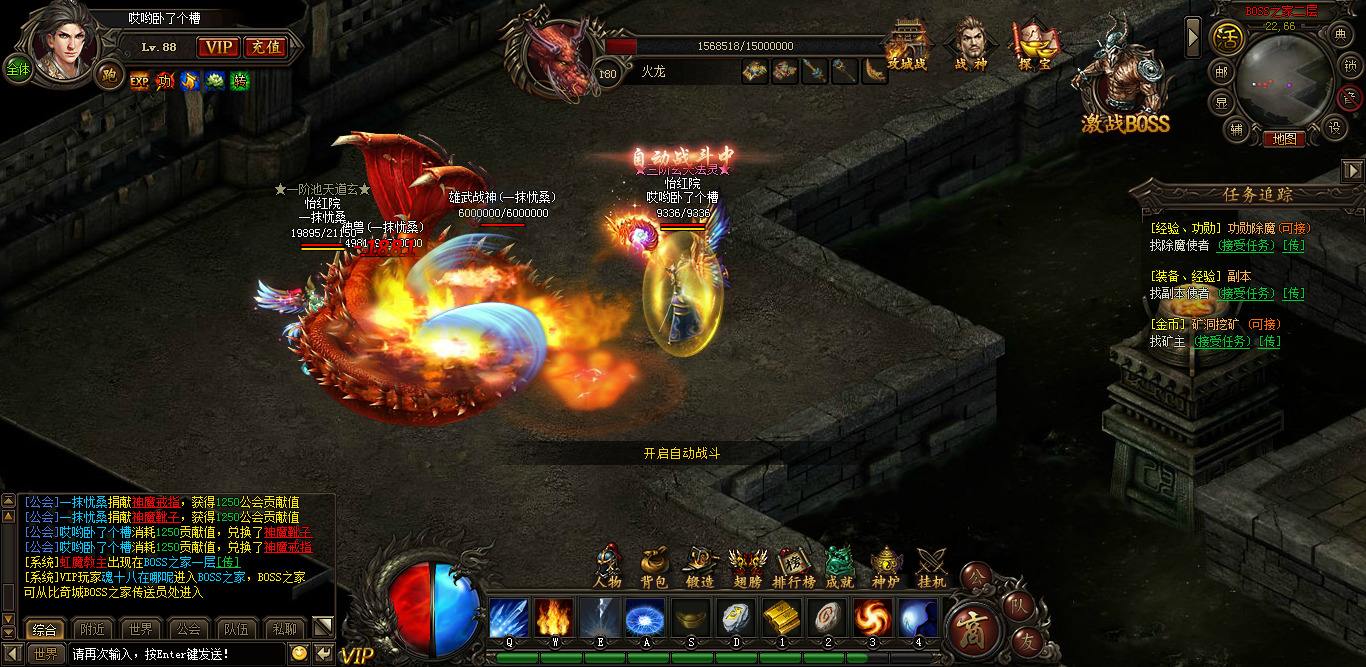Open the 排行榜 ranking board

tap(794, 569)
